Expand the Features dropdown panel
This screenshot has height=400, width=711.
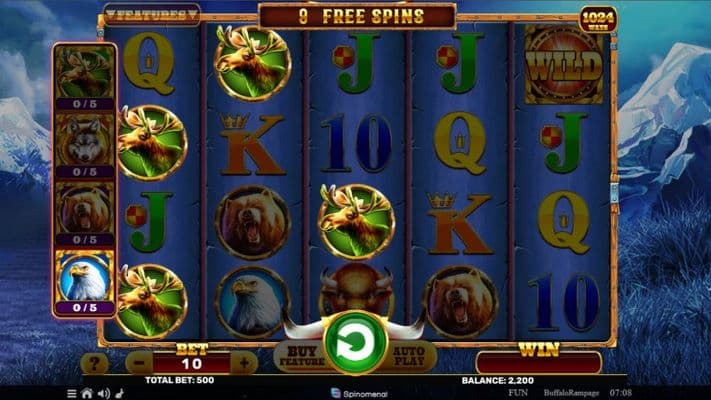click(x=151, y=15)
